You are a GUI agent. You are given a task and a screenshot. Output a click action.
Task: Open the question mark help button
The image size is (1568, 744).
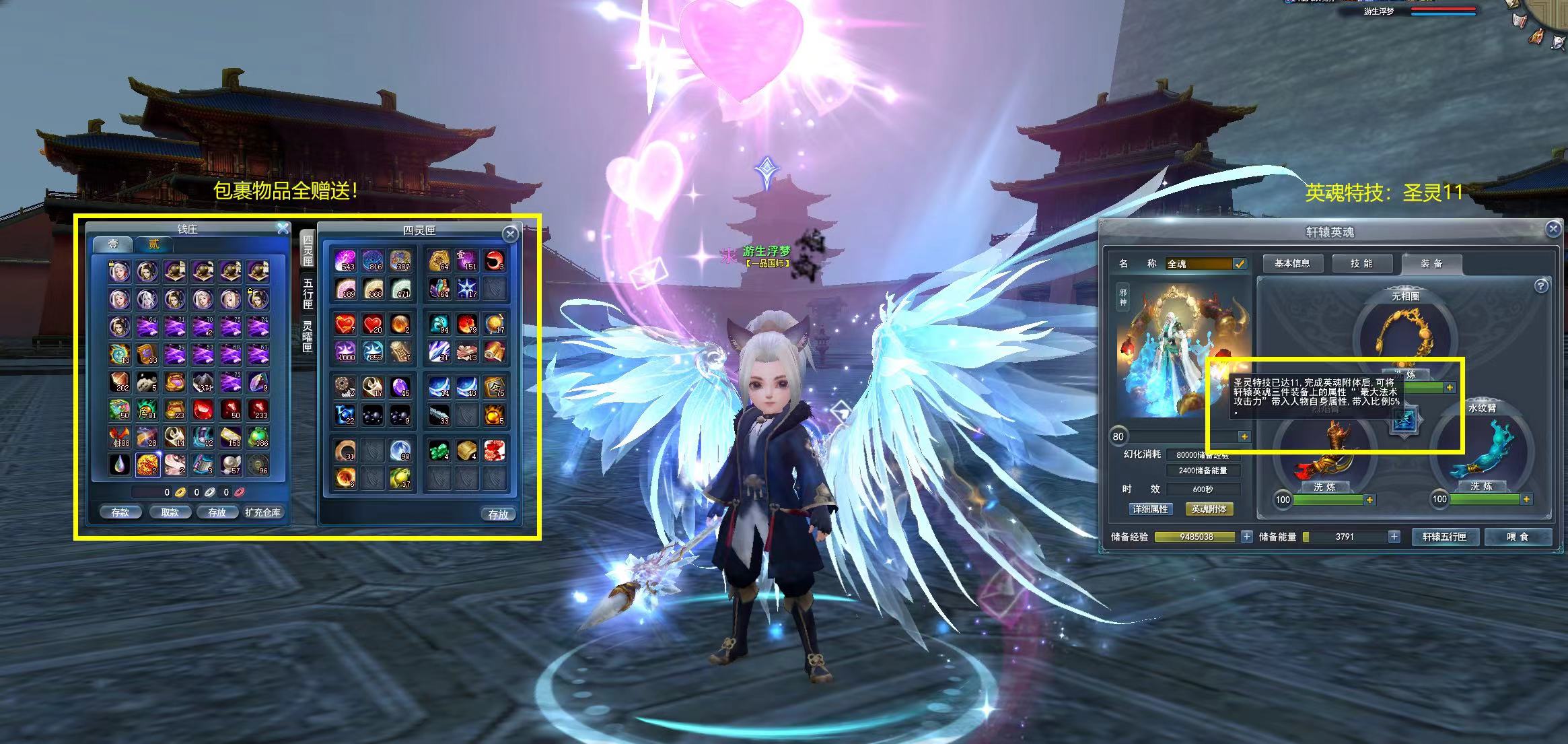pos(1540,286)
